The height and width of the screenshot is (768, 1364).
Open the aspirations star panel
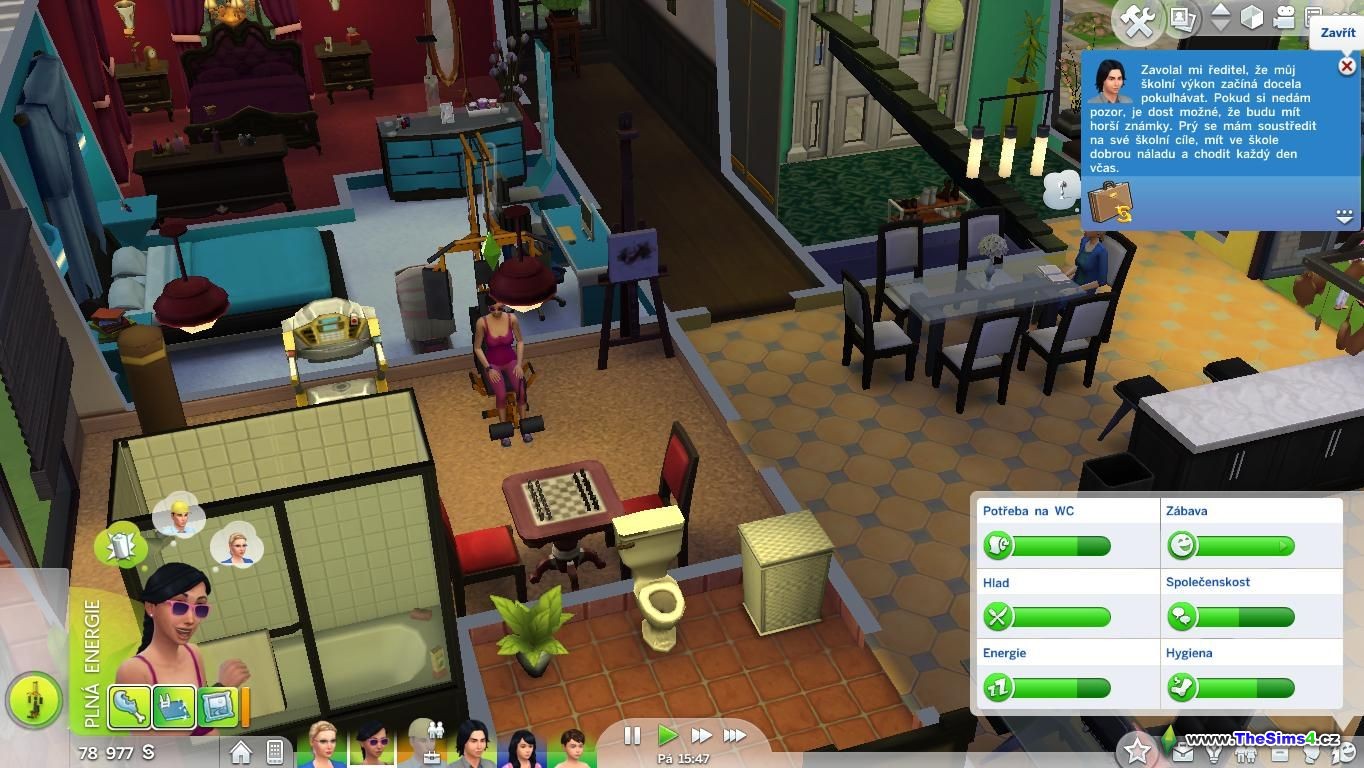tap(1136, 749)
